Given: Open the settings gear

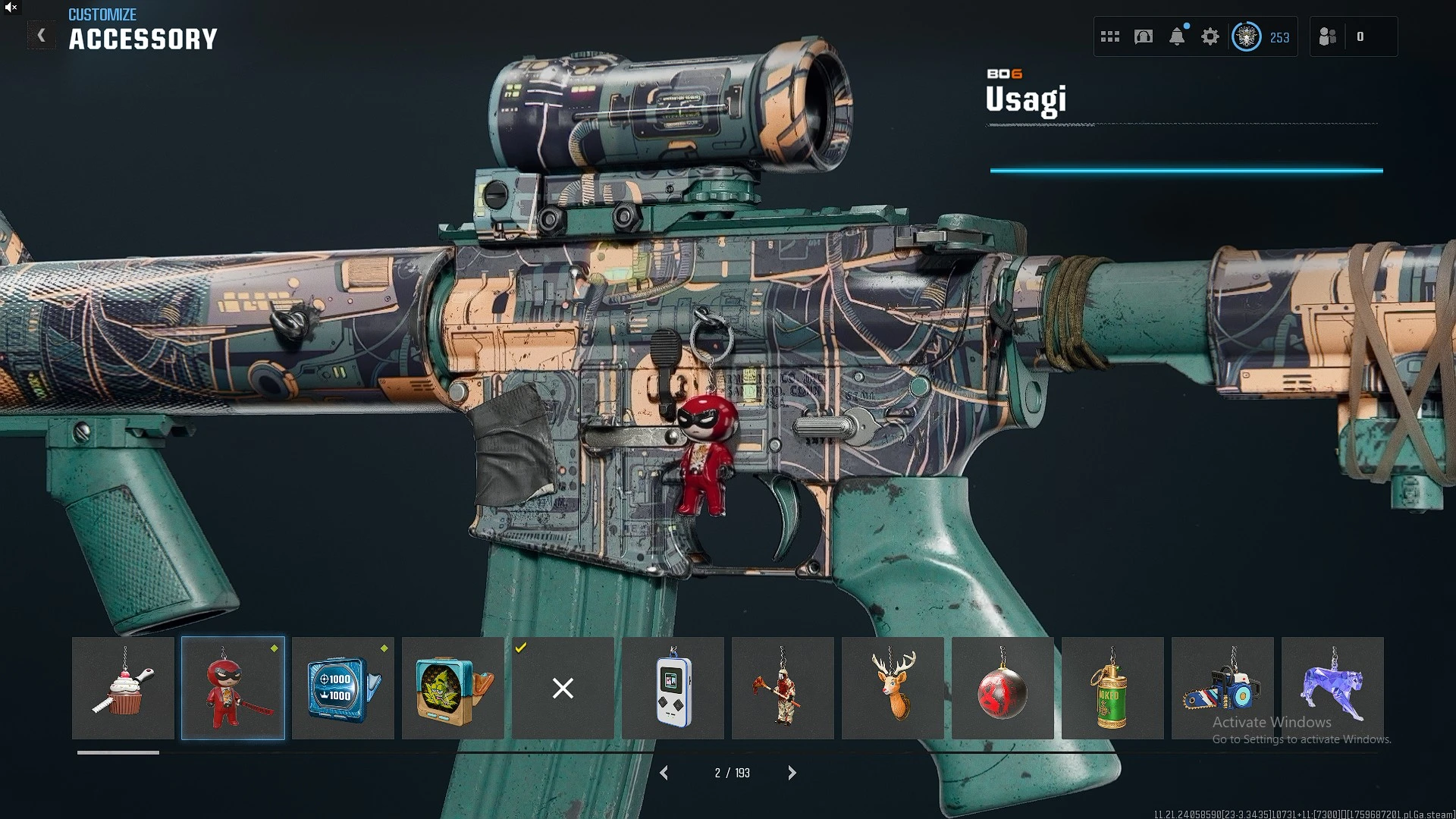Looking at the screenshot, I should click(x=1210, y=36).
